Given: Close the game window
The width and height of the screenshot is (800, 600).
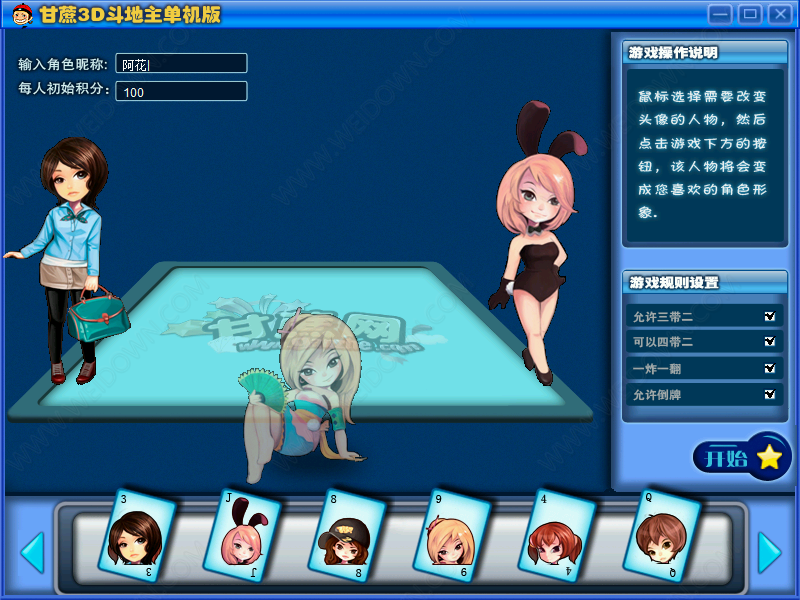Looking at the screenshot, I should coord(778,14).
